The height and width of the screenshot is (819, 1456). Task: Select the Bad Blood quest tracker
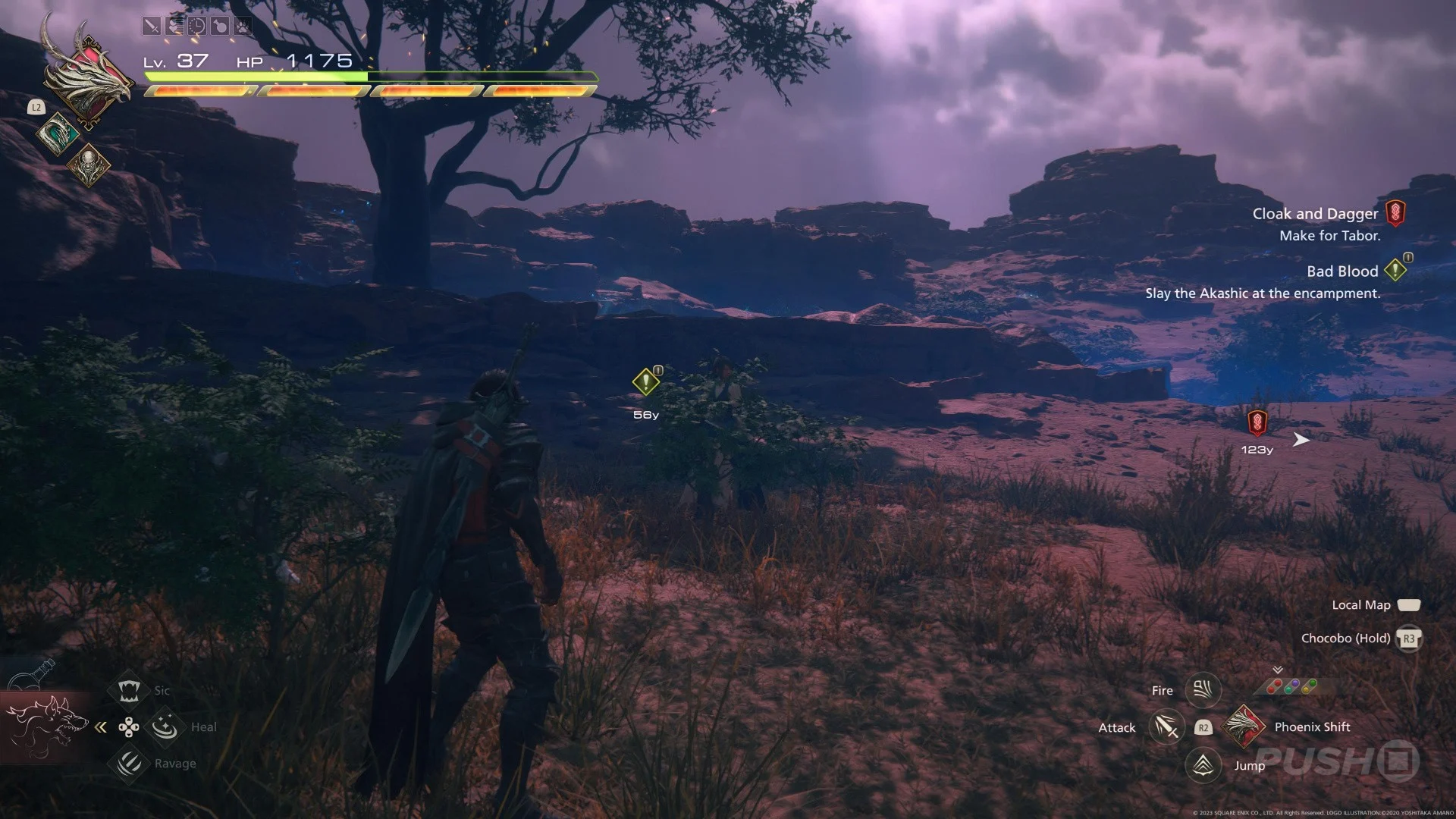pos(1342,271)
